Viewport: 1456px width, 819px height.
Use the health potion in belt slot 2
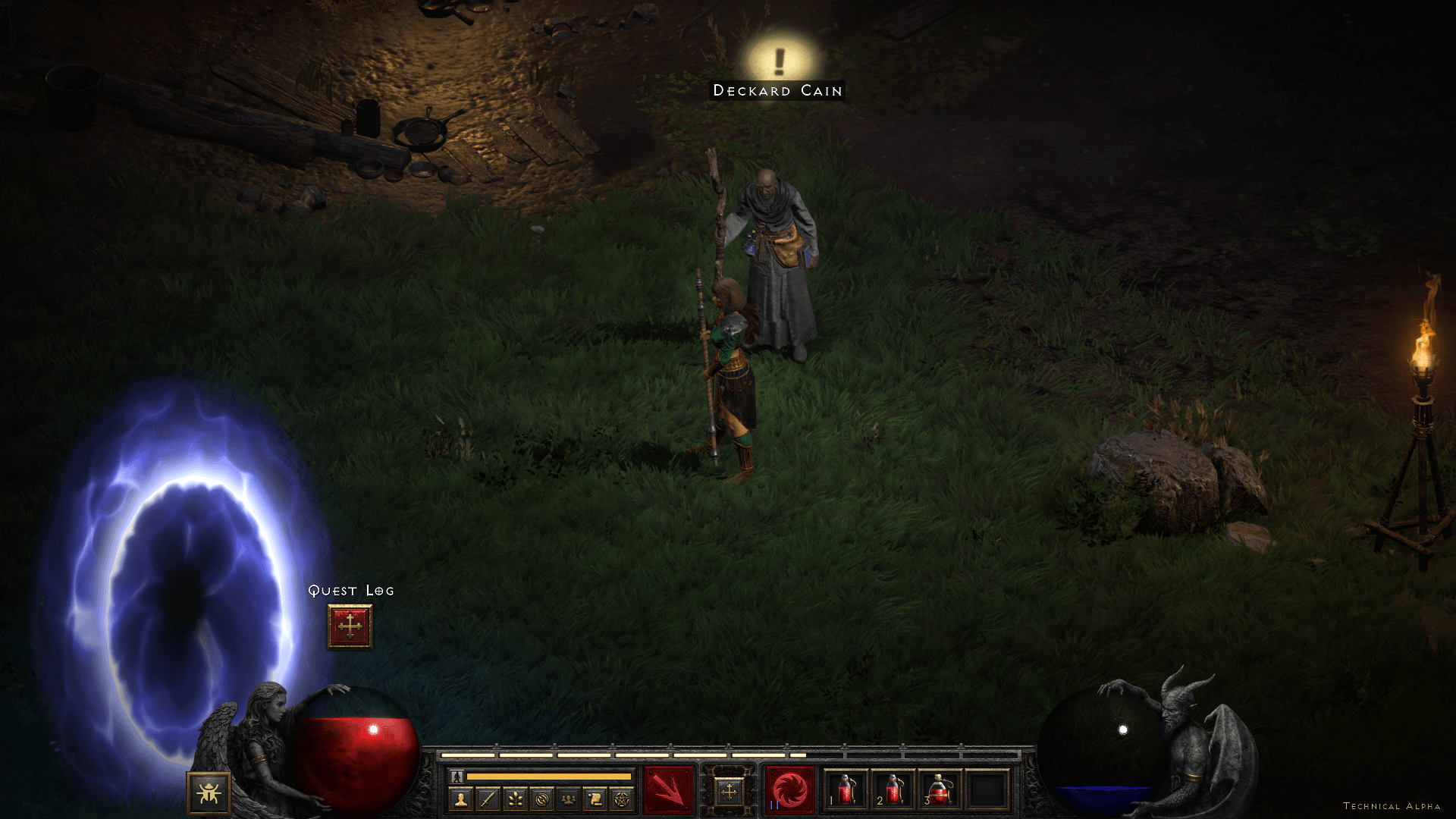tap(893, 791)
